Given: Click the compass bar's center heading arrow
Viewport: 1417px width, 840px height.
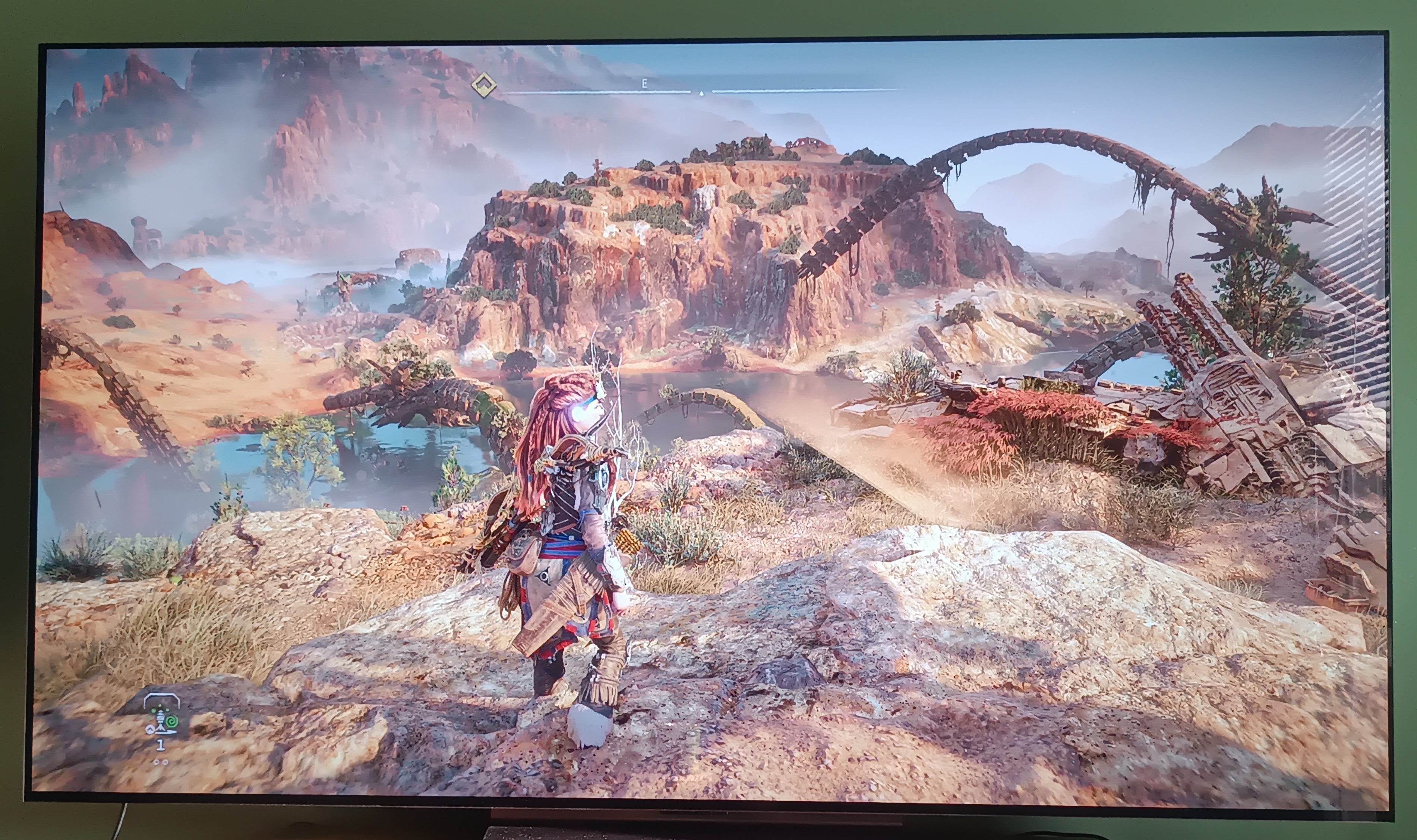Looking at the screenshot, I should click(701, 93).
